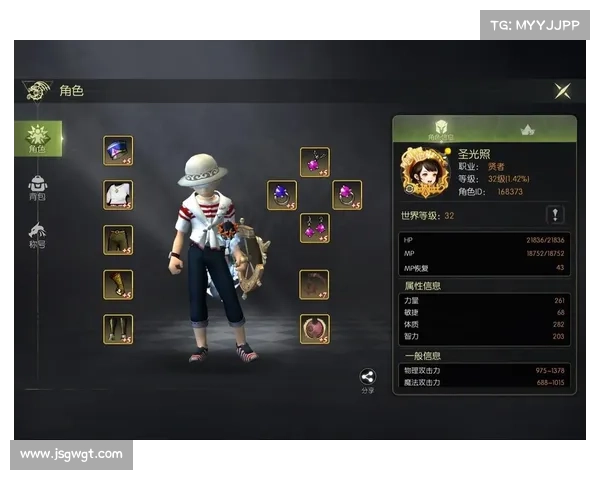Tap the 分享 share button
This screenshot has height=480, width=600.
click(x=368, y=380)
